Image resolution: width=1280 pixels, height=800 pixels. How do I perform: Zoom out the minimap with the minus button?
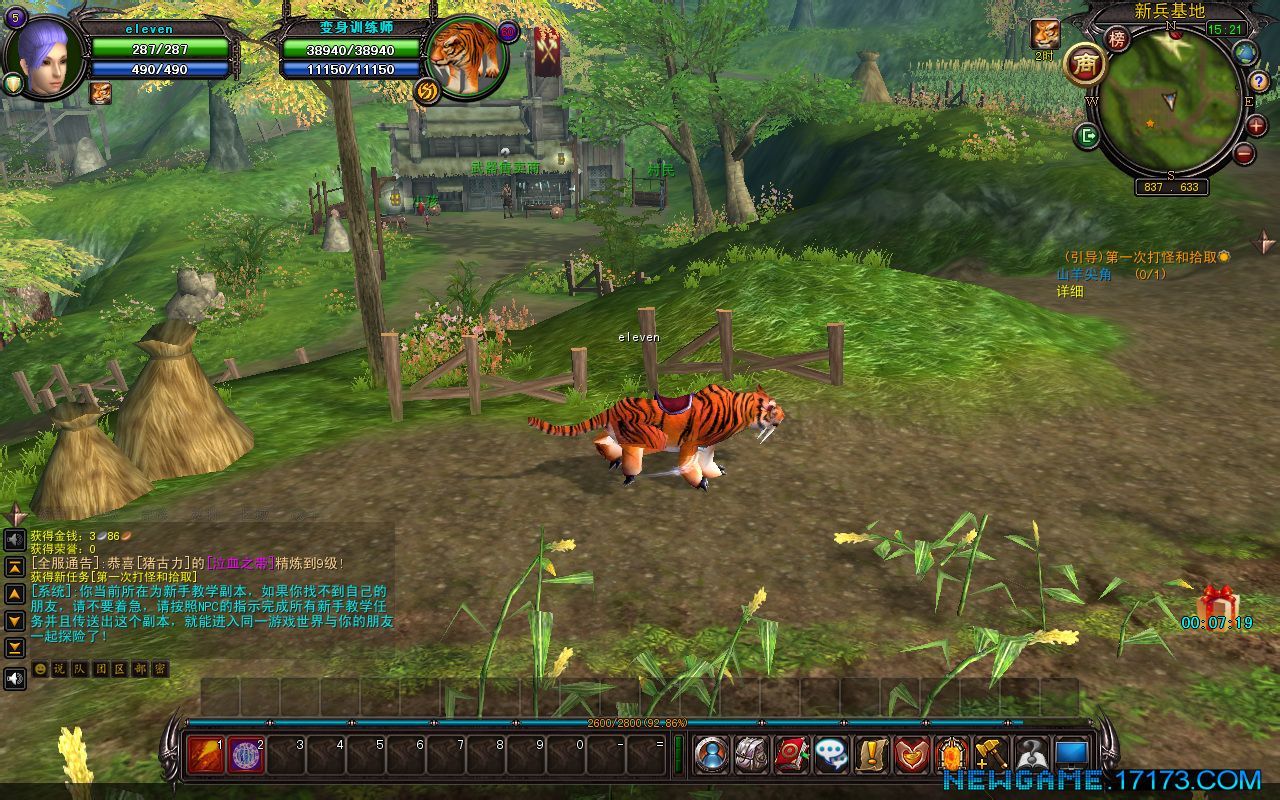(1245, 153)
